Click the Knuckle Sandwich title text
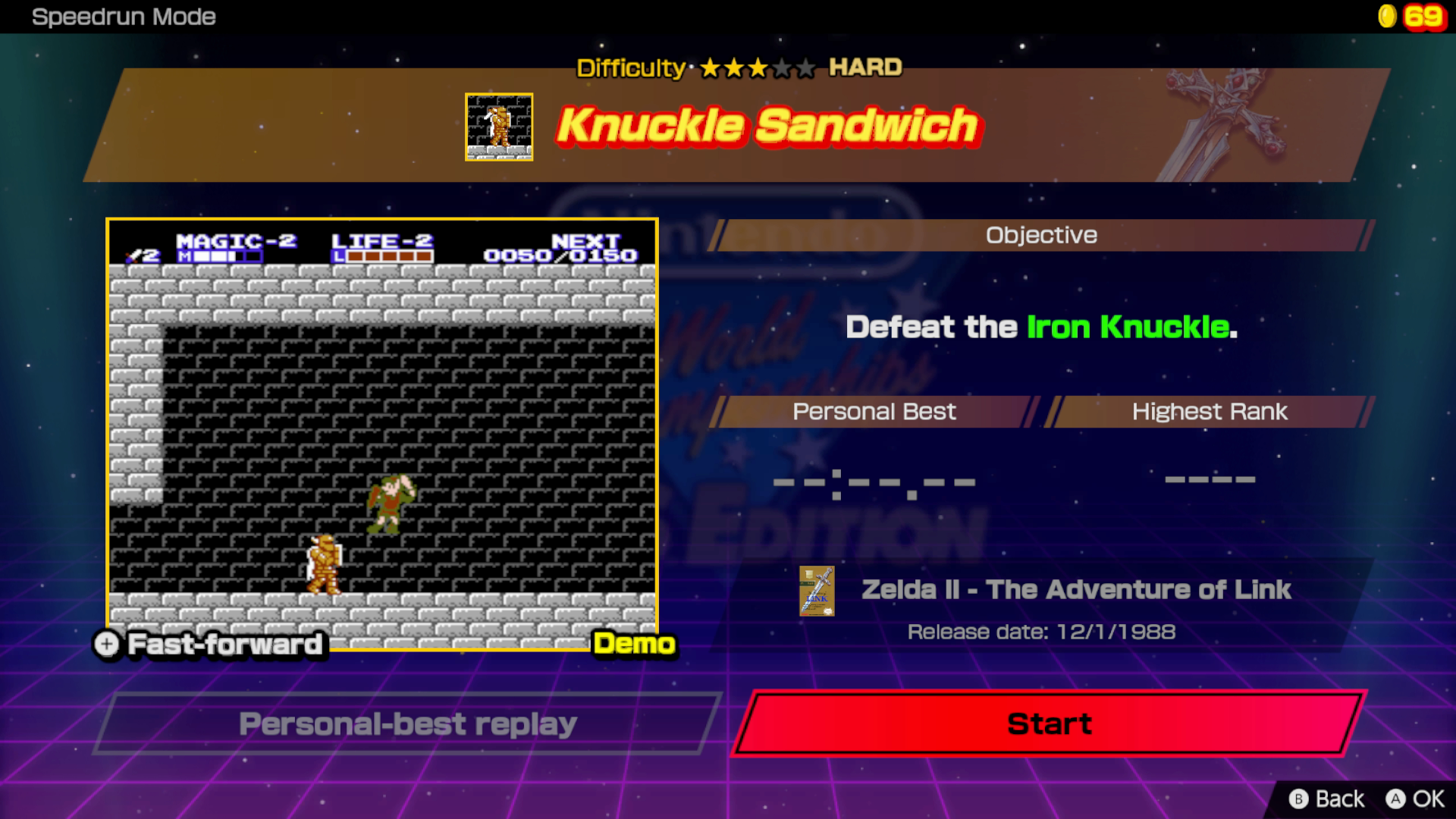The height and width of the screenshot is (819, 1456). [x=766, y=127]
